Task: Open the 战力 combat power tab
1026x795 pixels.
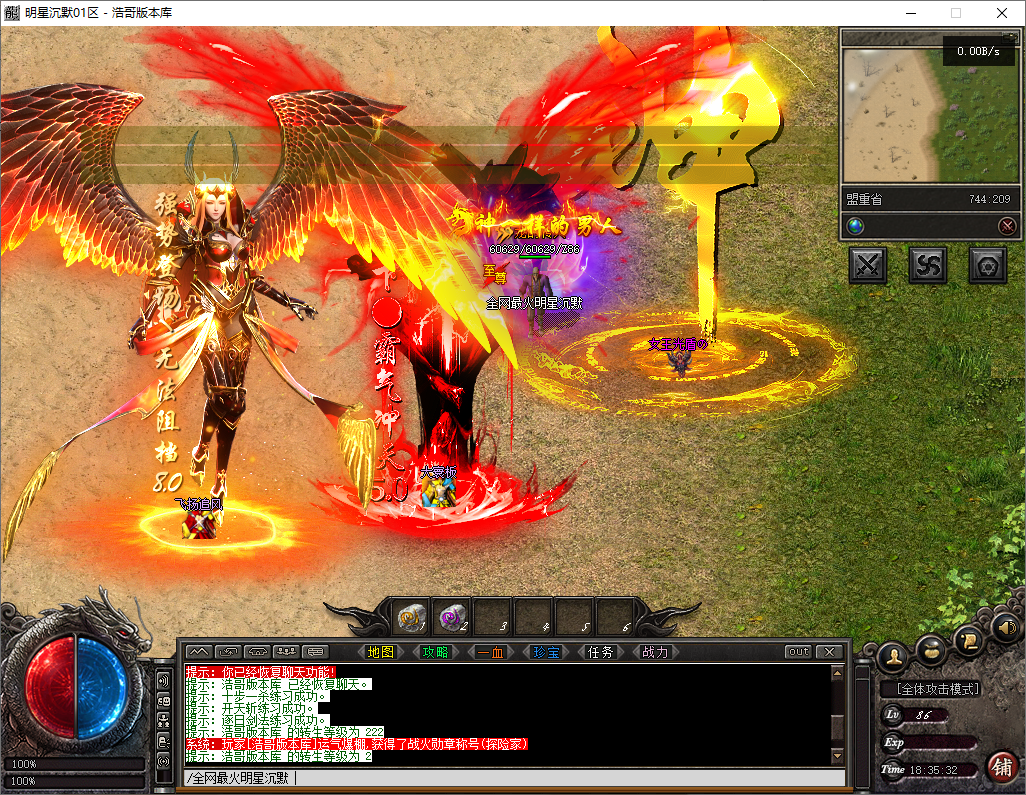Action: pos(655,652)
